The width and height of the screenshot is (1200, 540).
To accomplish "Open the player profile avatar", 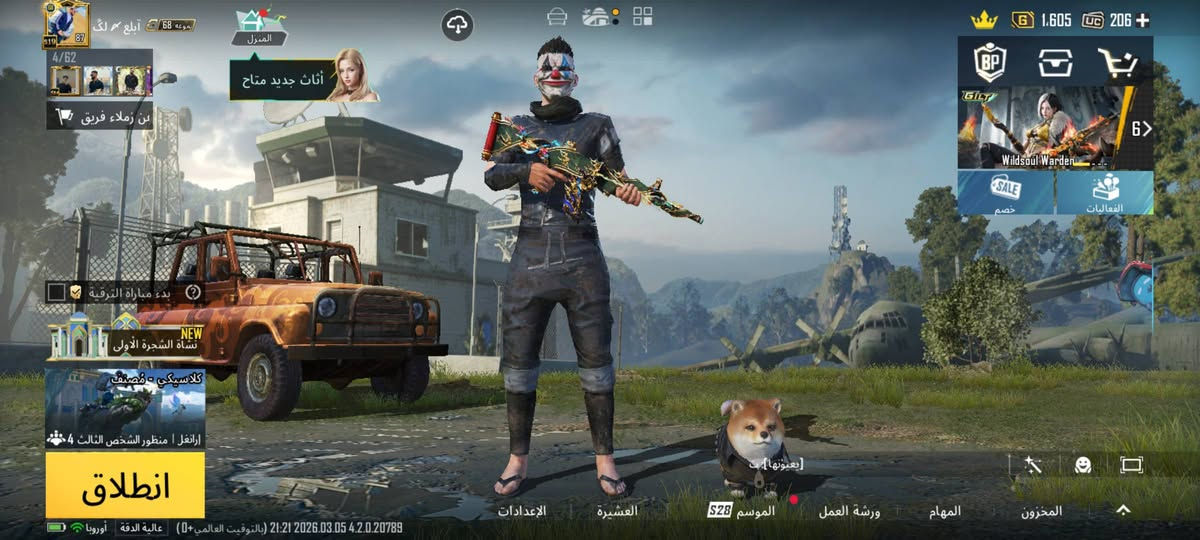I will click(x=65, y=23).
